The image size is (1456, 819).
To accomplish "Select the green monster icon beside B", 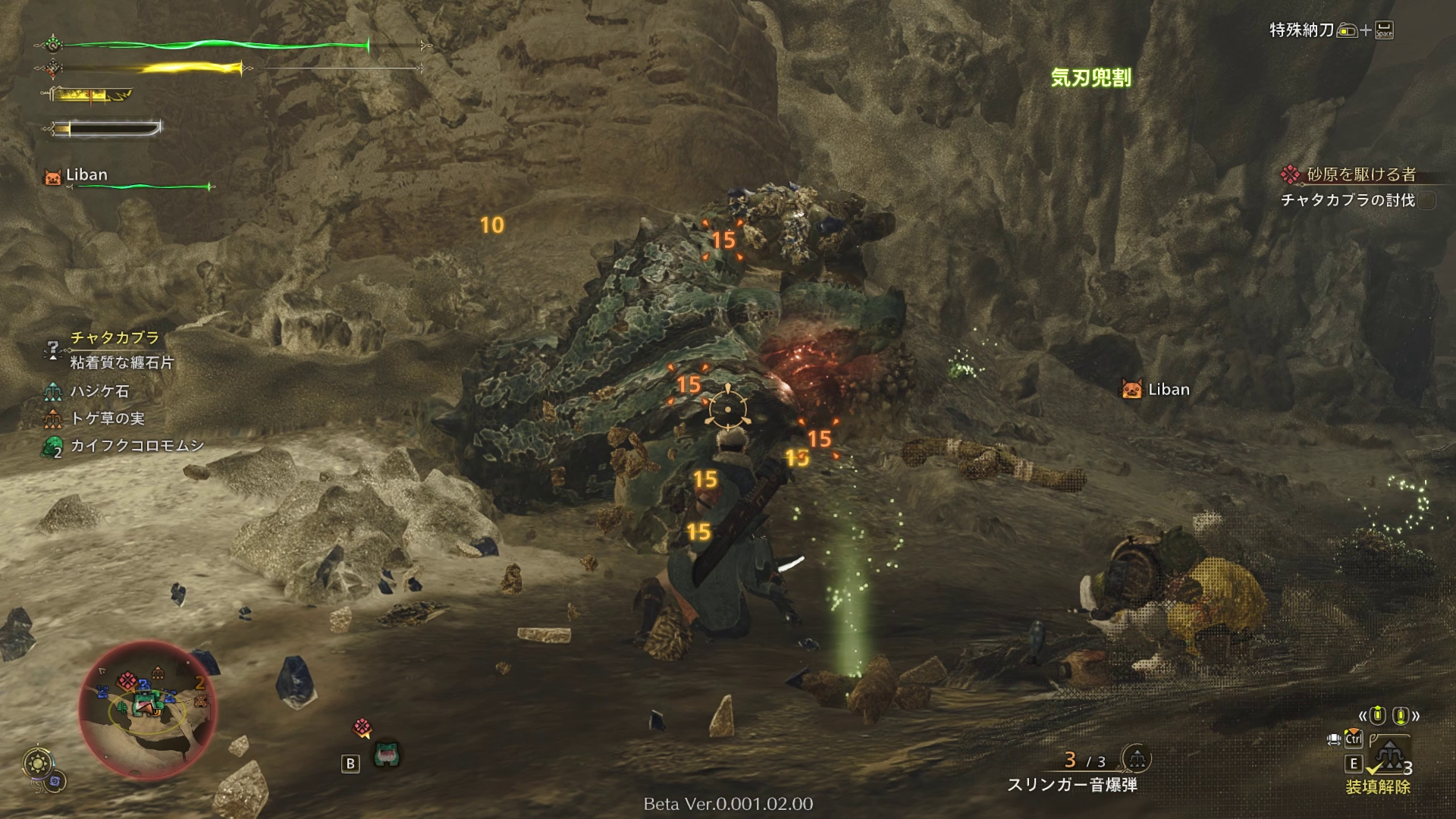I will [387, 755].
